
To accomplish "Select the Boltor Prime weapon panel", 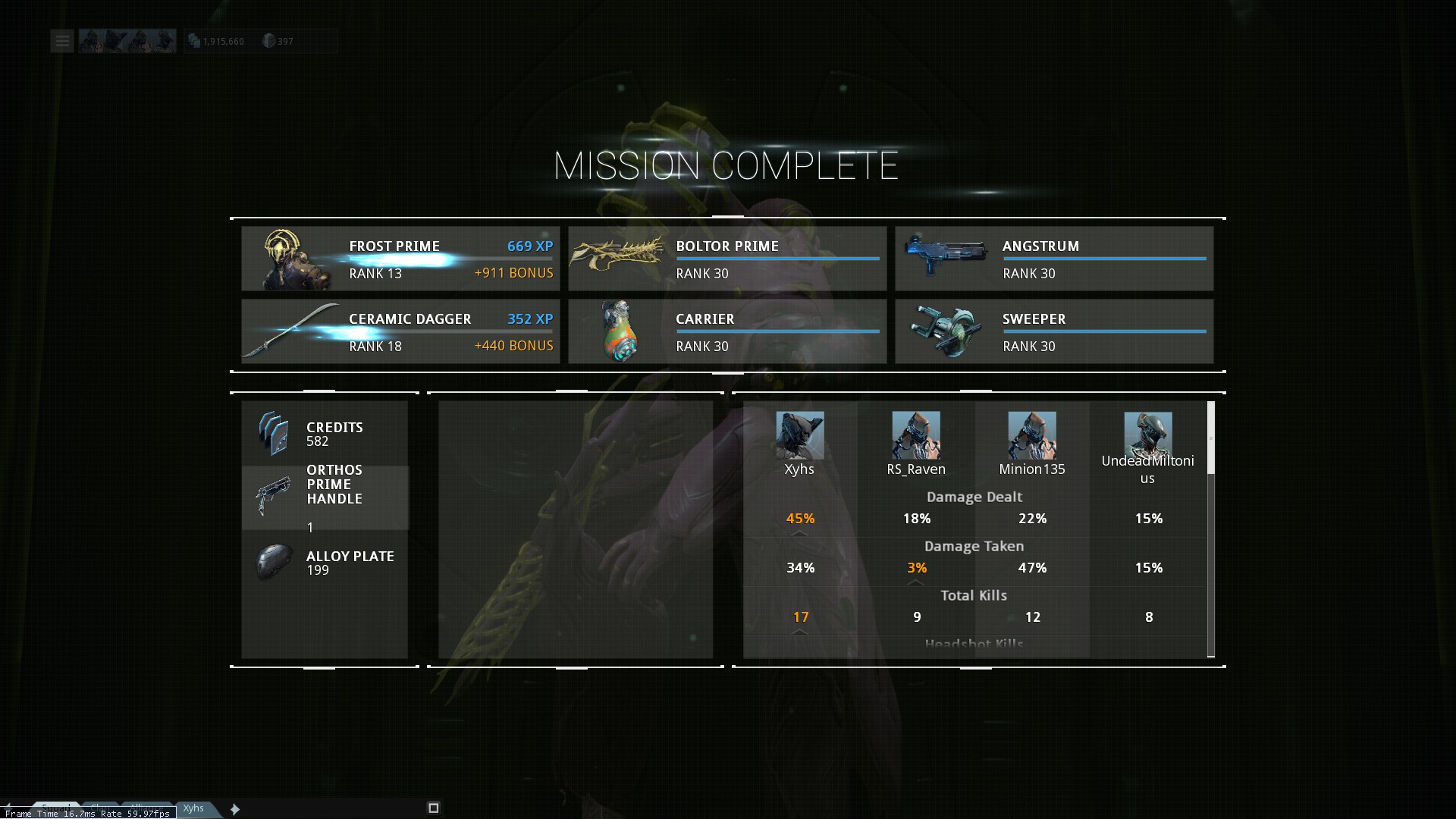I will [727, 259].
